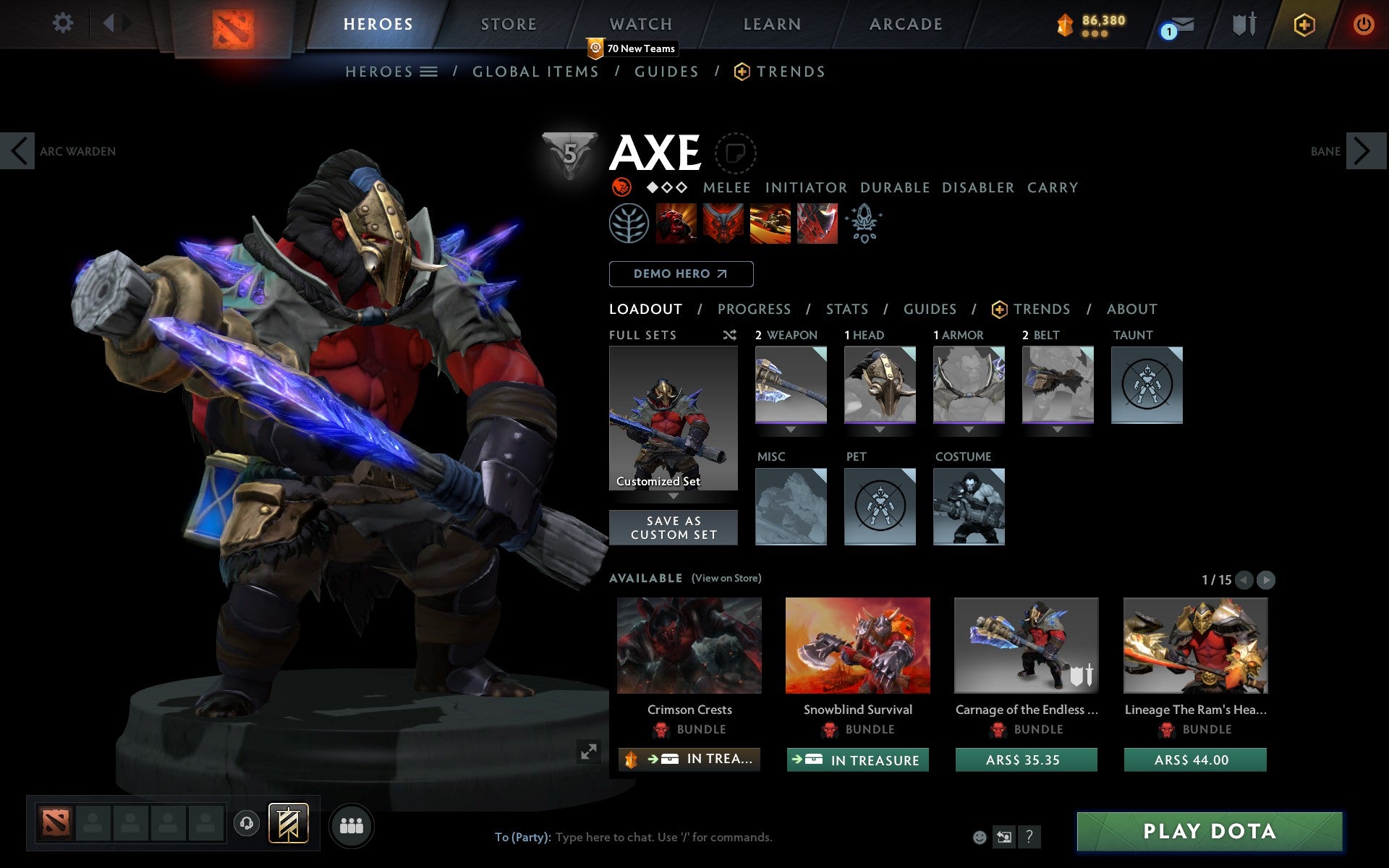This screenshot has height=868, width=1389.
Task: Open the Dota 2 settings gear
Action: click(x=64, y=23)
